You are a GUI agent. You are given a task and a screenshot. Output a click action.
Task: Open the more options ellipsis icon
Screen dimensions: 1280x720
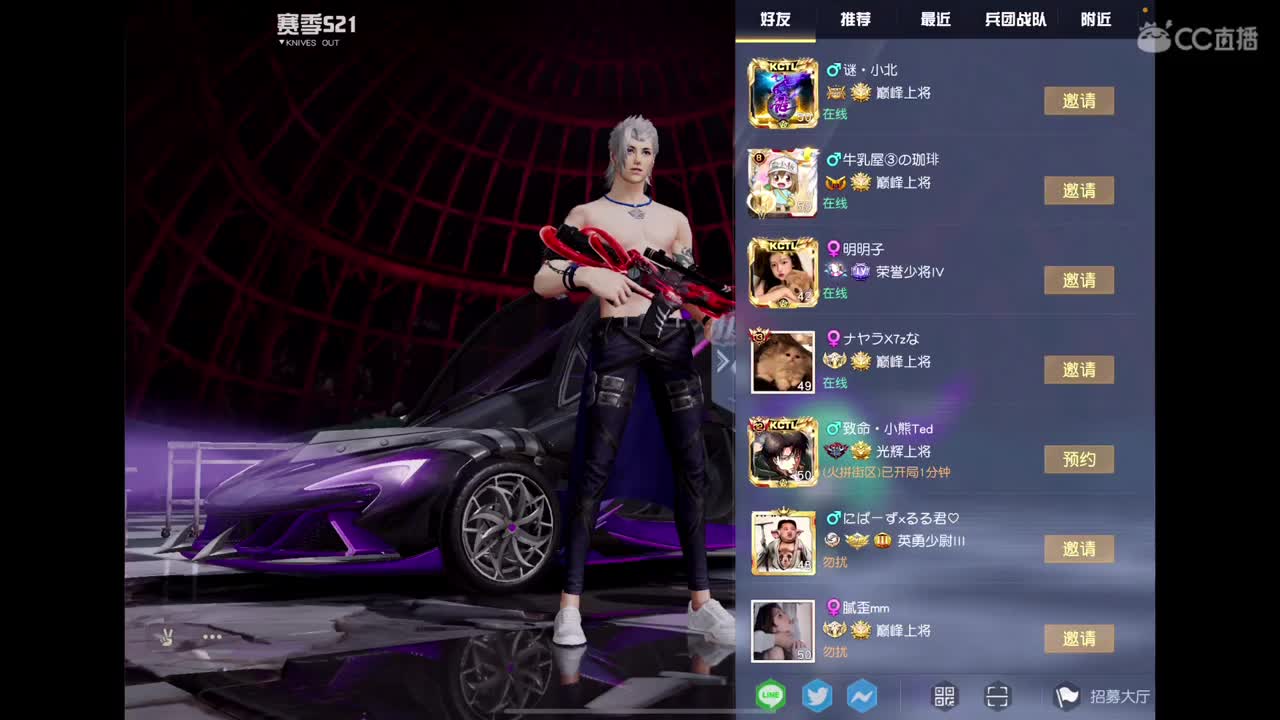click(x=211, y=637)
